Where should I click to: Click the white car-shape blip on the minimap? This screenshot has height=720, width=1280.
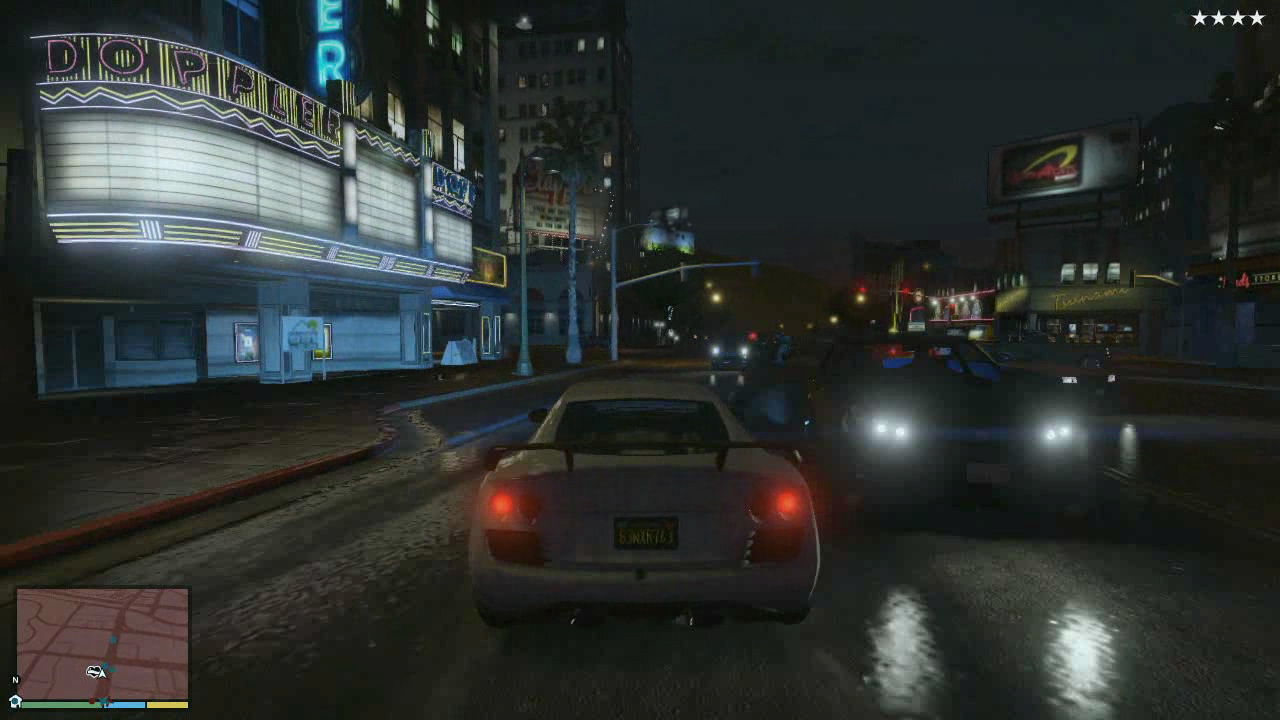94,671
